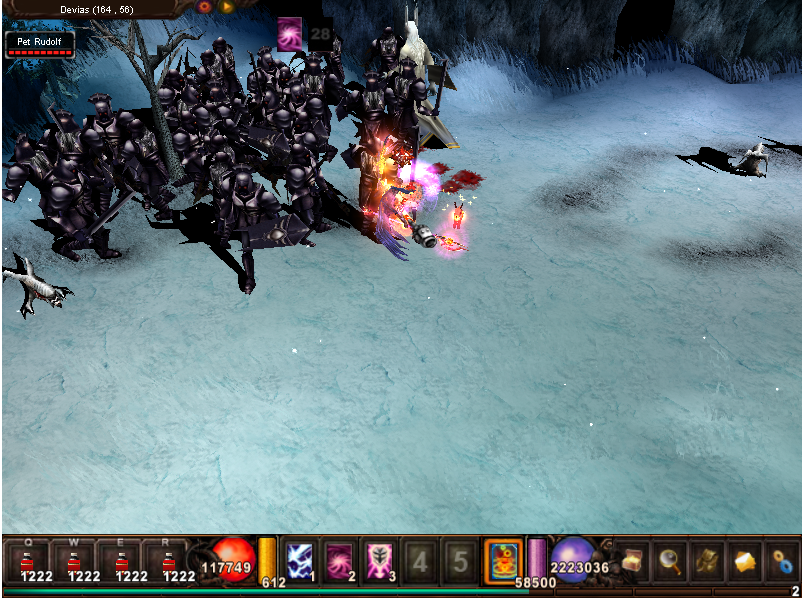Open the blue and gold rings icon
The image size is (802, 598).
[781, 561]
